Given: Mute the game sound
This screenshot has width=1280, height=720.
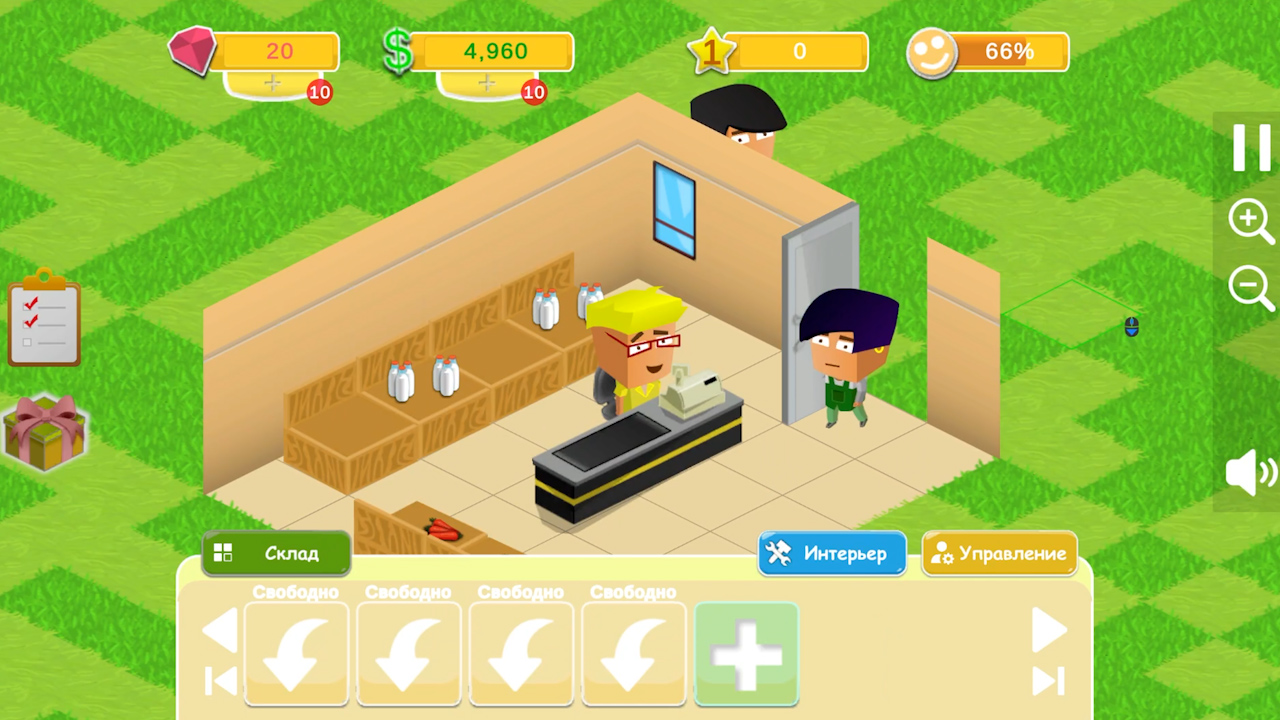Looking at the screenshot, I should point(1247,474).
